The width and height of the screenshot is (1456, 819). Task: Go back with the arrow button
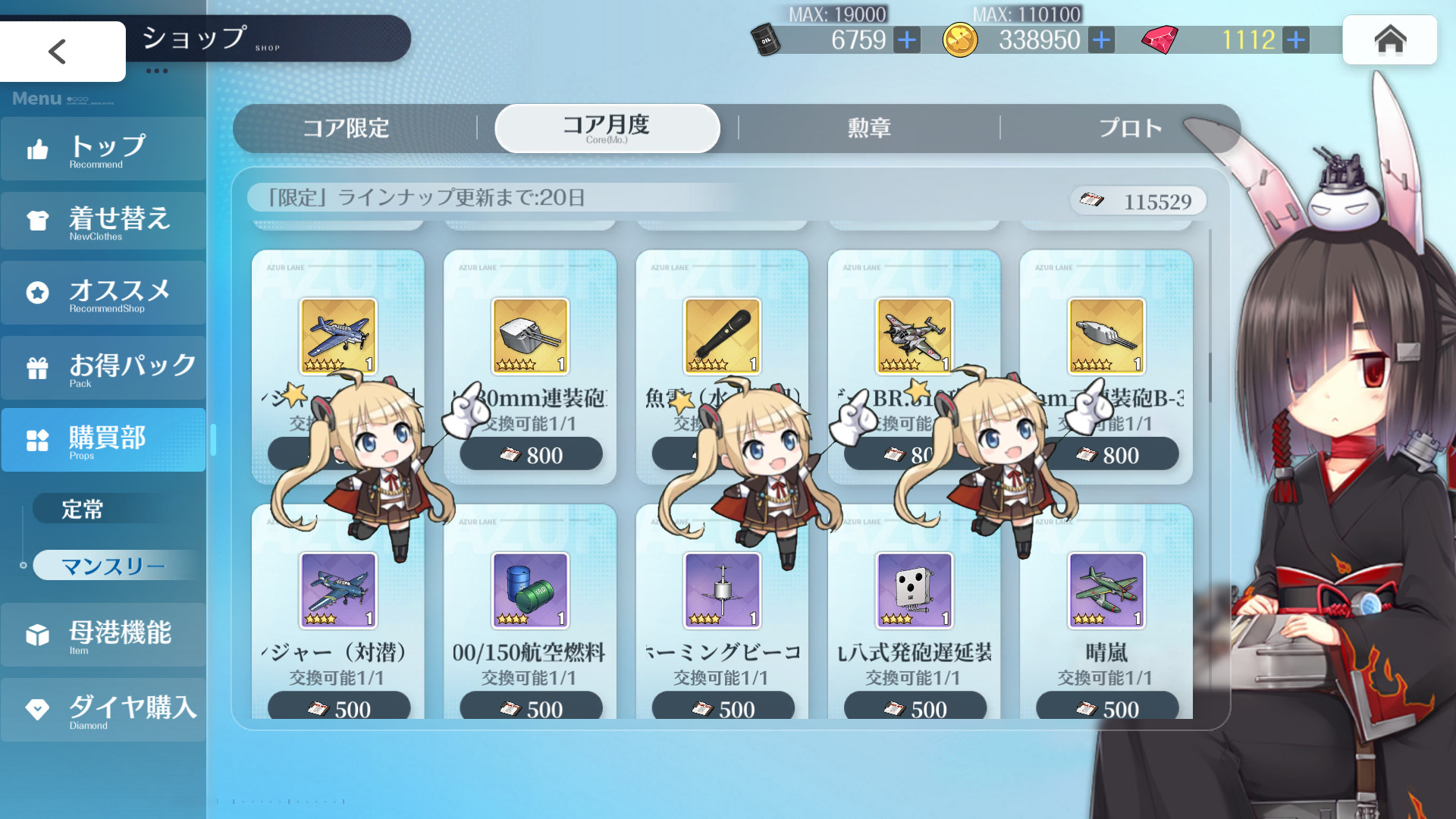point(58,52)
